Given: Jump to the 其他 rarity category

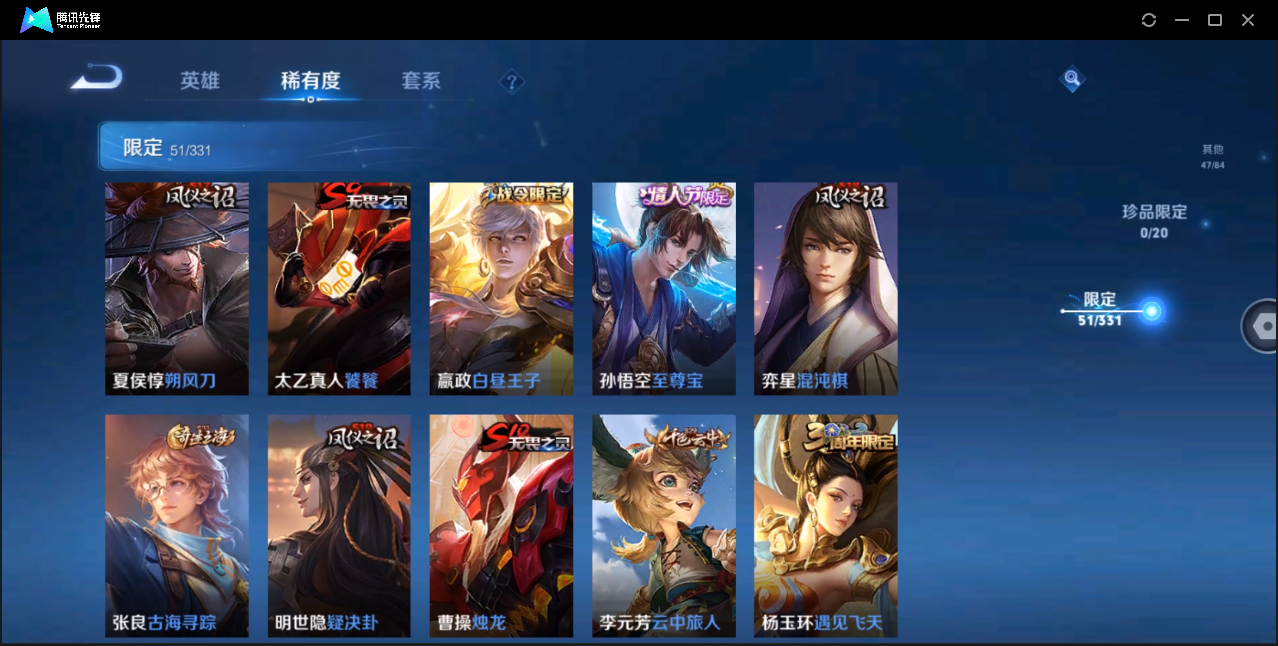Looking at the screenshot, I should coord(1212,157).
